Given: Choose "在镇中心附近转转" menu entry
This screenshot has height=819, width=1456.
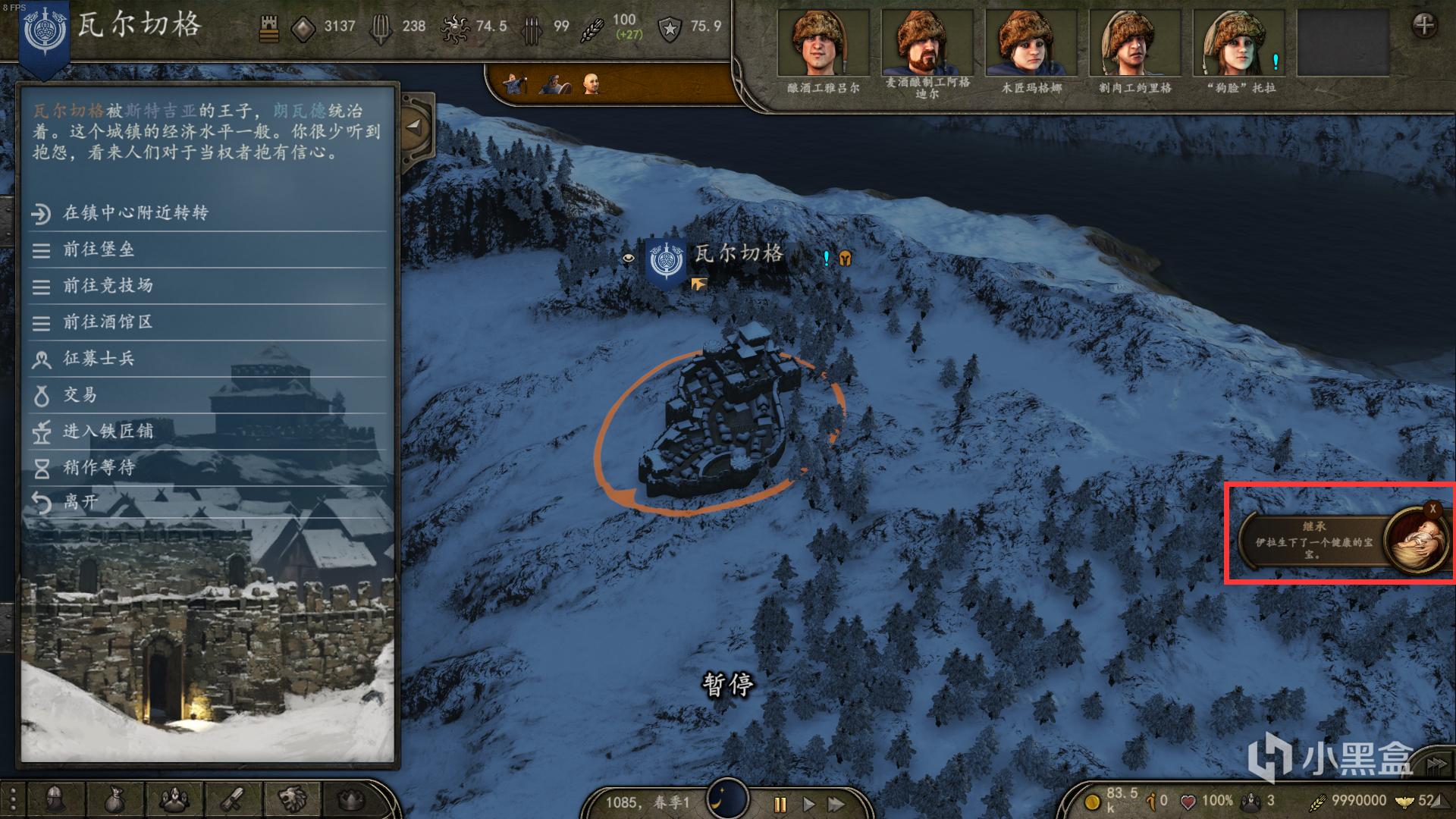Looking at the screenshot, I should click(x=135, y=213).
